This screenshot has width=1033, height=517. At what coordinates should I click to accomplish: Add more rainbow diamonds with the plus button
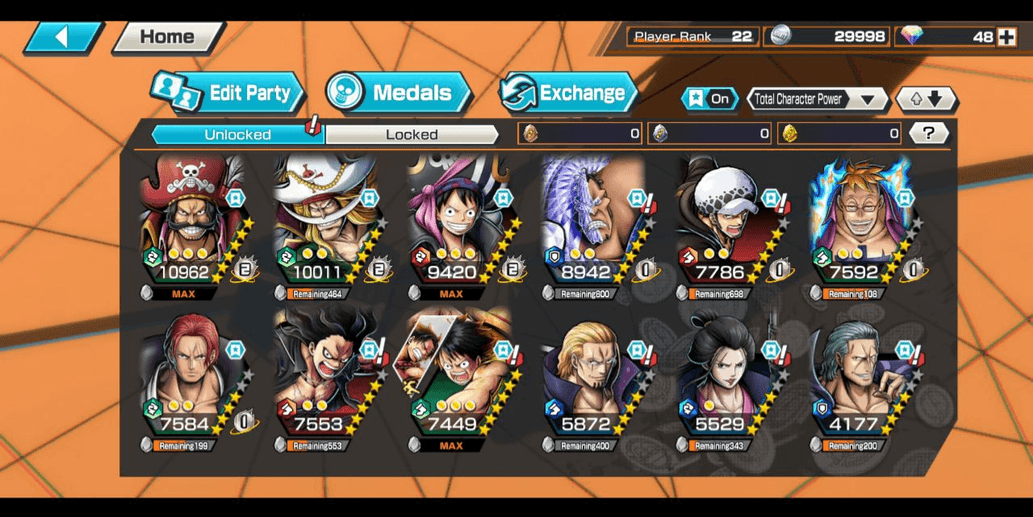1006,36
